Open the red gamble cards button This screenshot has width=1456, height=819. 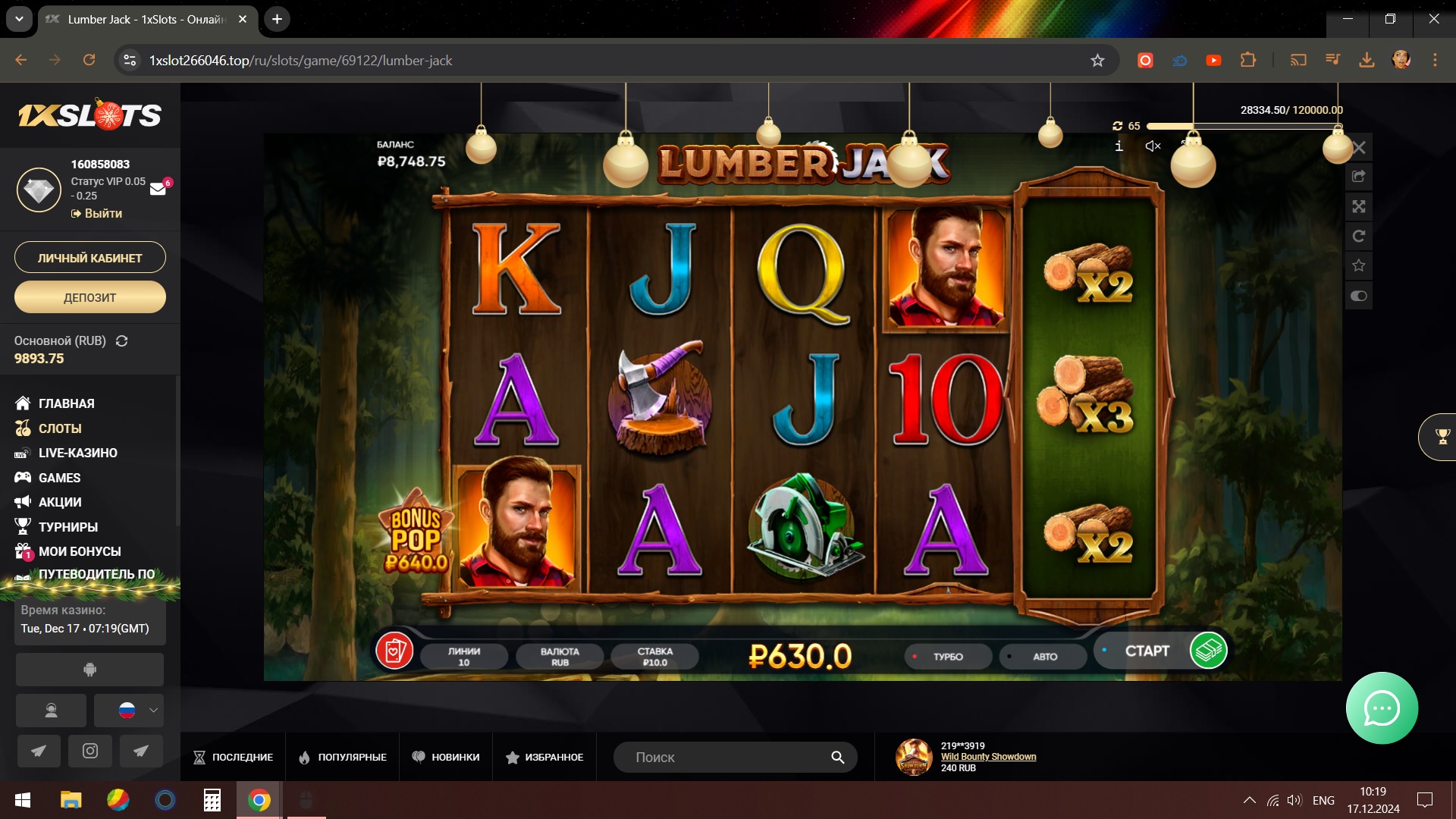click(x=394, y=651)
